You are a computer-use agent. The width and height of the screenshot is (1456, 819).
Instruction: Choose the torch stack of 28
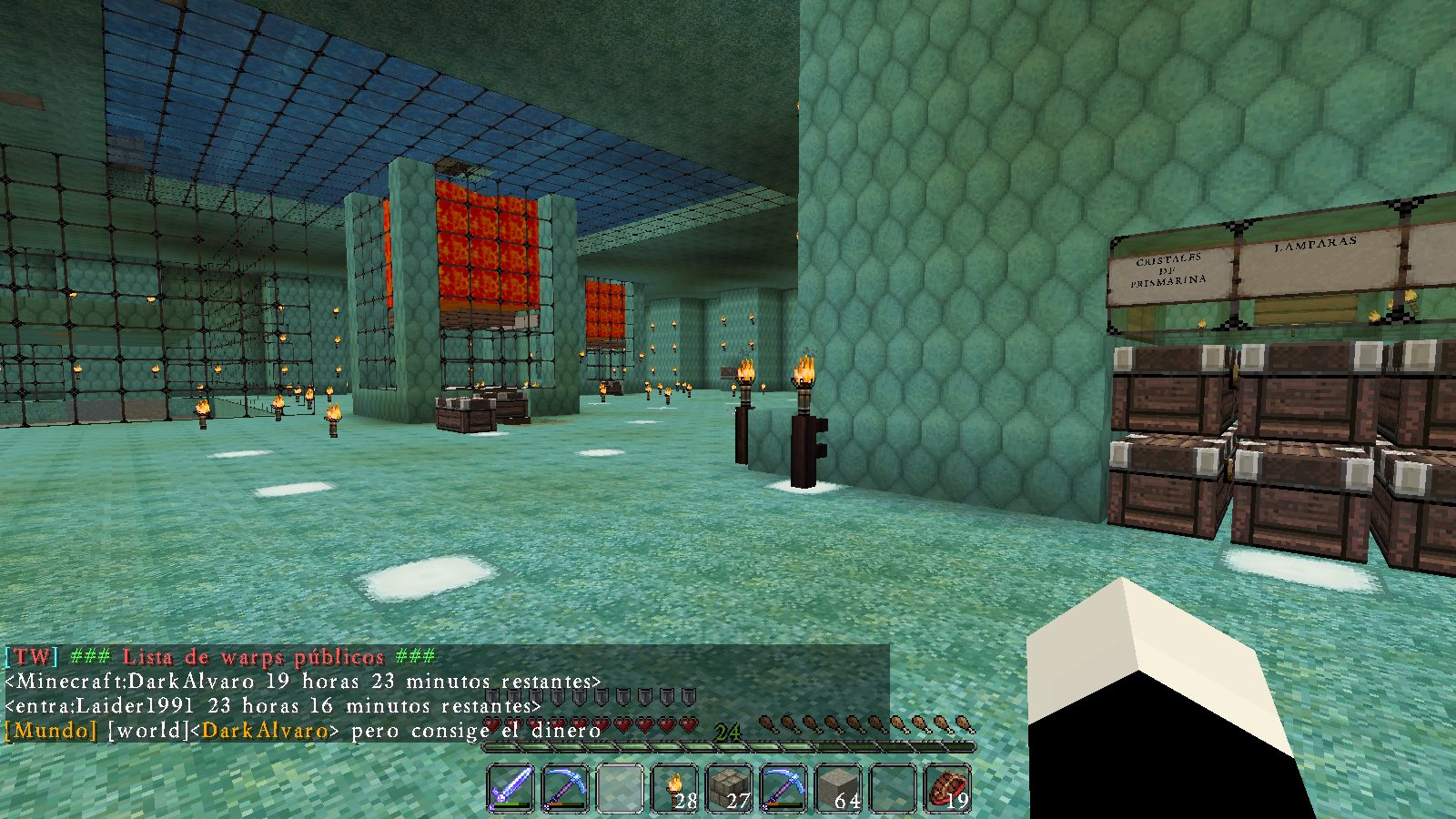tap(674, 786)
